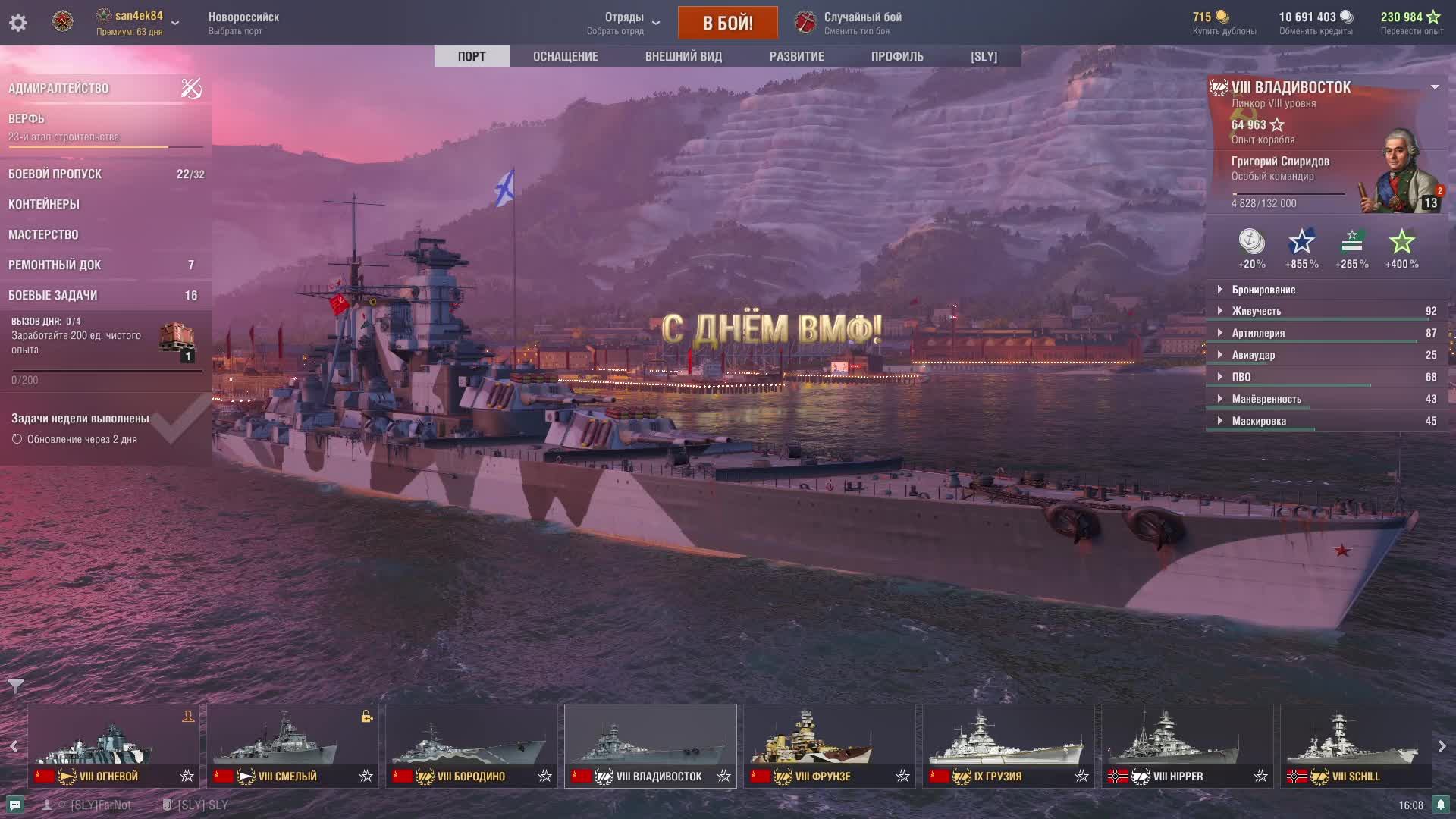Open the ship carousel filter funnel
Screen dimensions: 1456x819
pos(15,686)
